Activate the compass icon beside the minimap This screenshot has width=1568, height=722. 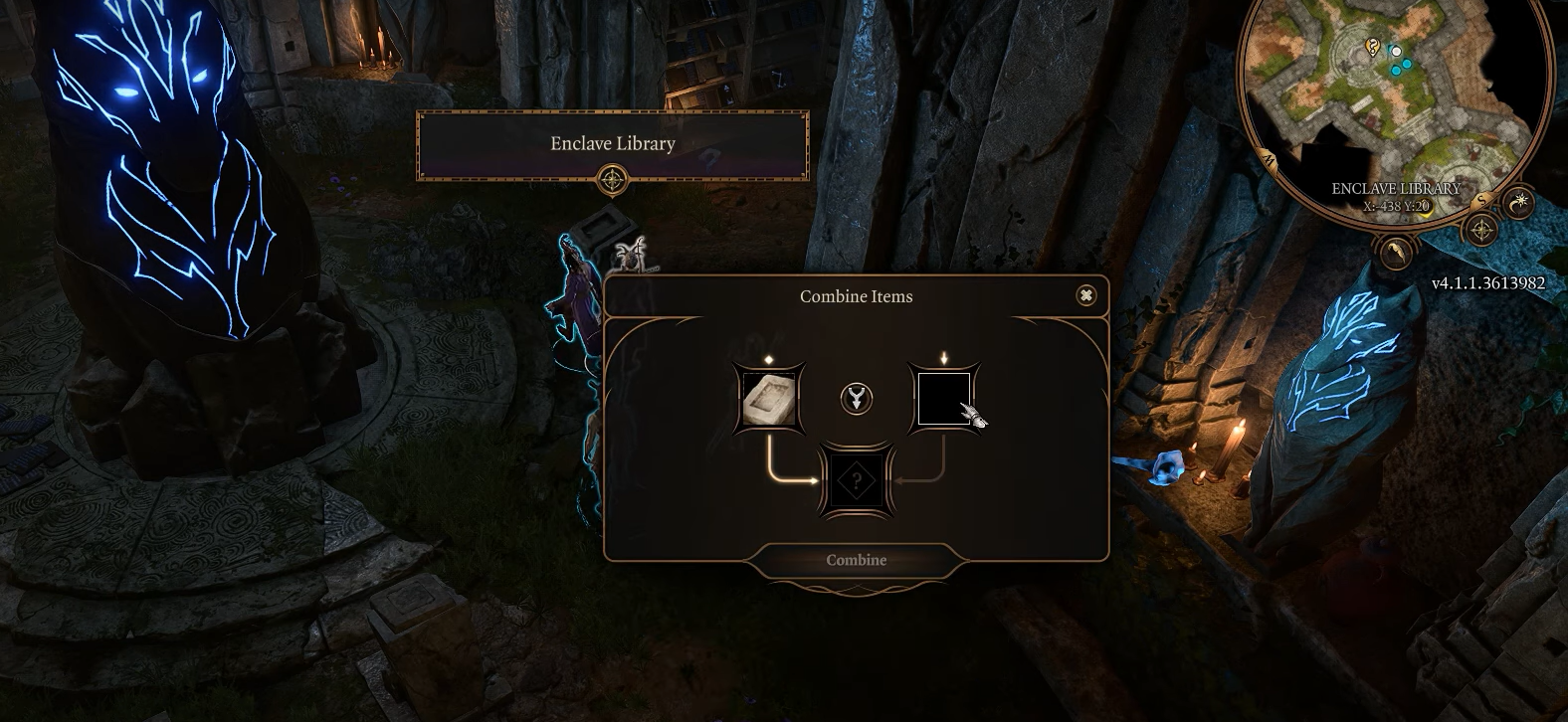(x=1482, y=231)
